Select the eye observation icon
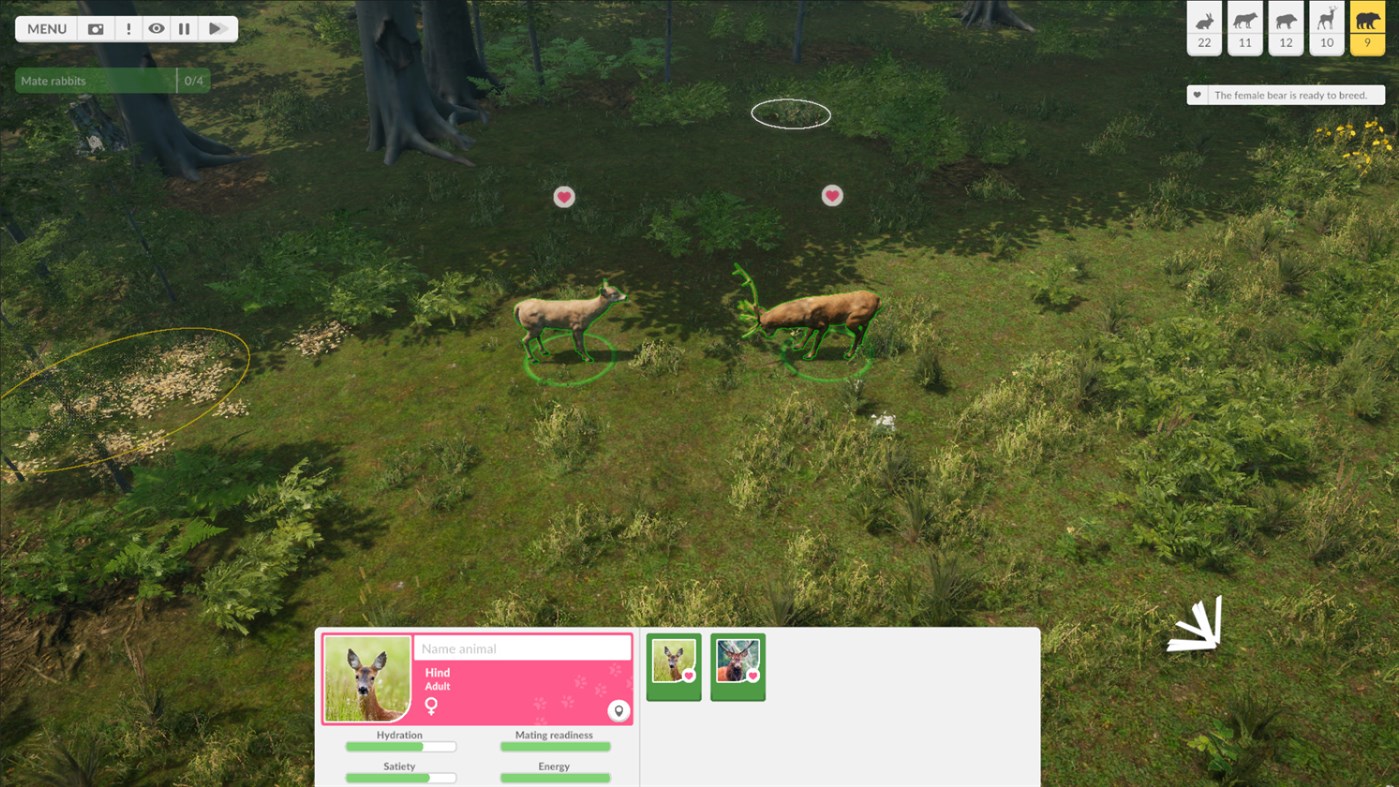This screenshot has width=1399, height=787. (158, 28)
